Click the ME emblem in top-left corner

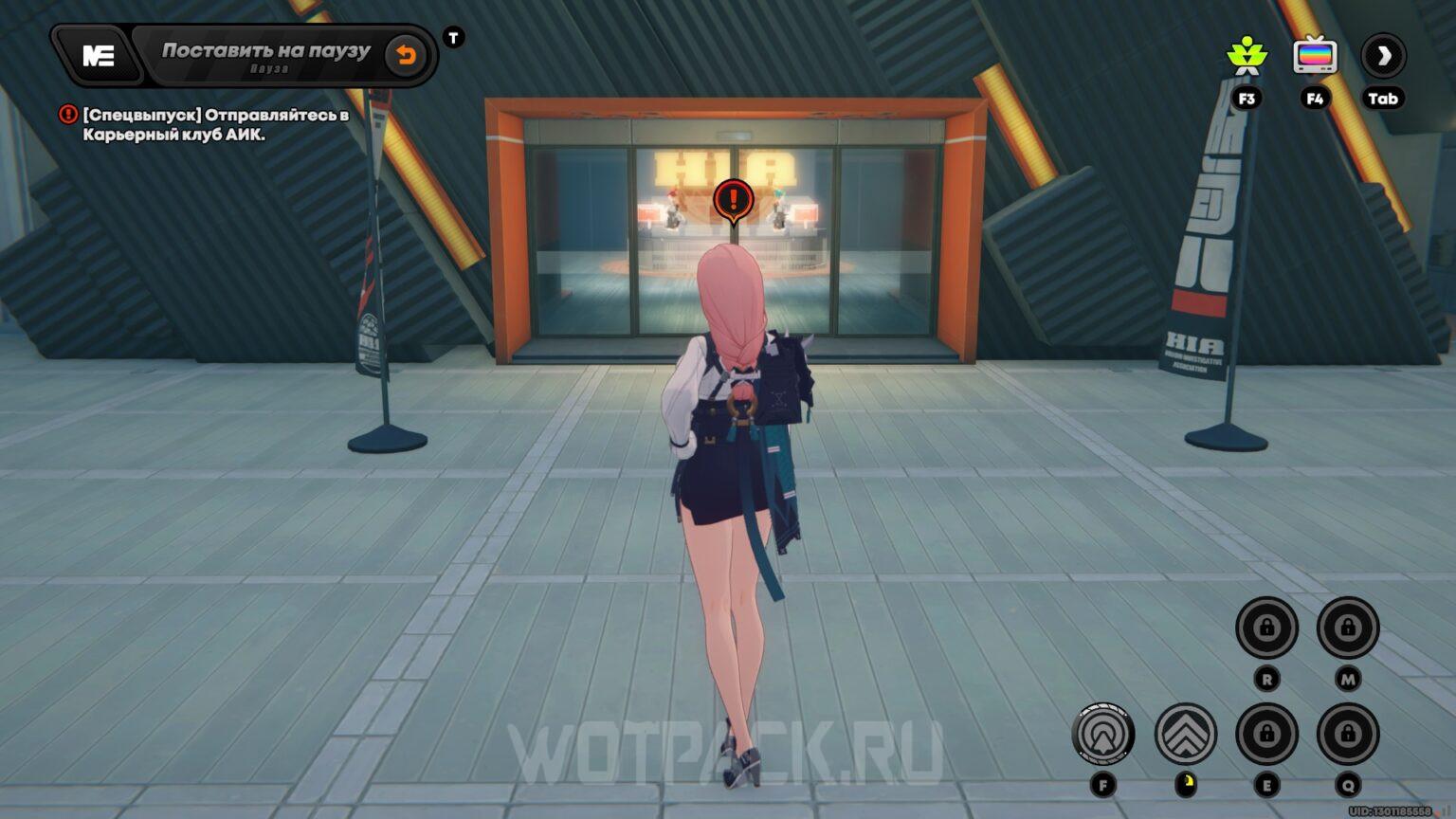(x=98, y=54)
